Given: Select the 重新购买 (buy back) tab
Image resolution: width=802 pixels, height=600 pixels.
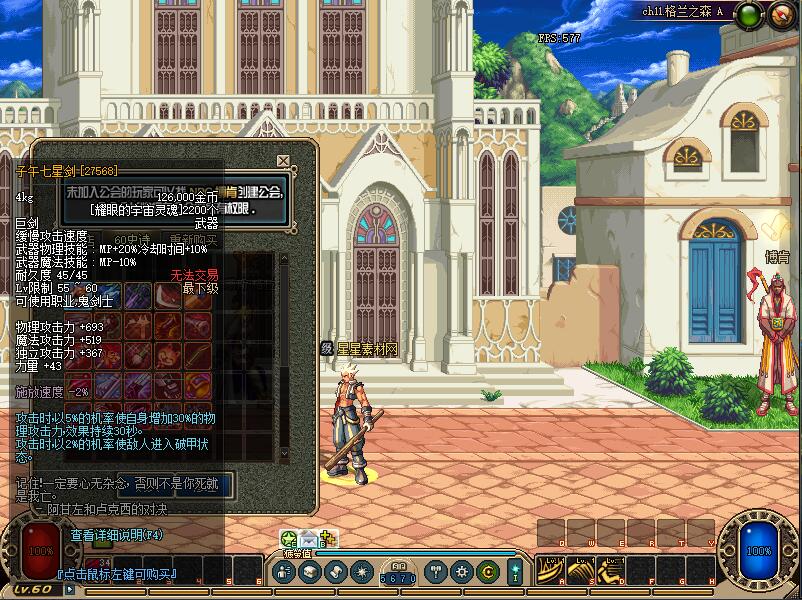Looking at the screenshot, I should tap(192, 240).
